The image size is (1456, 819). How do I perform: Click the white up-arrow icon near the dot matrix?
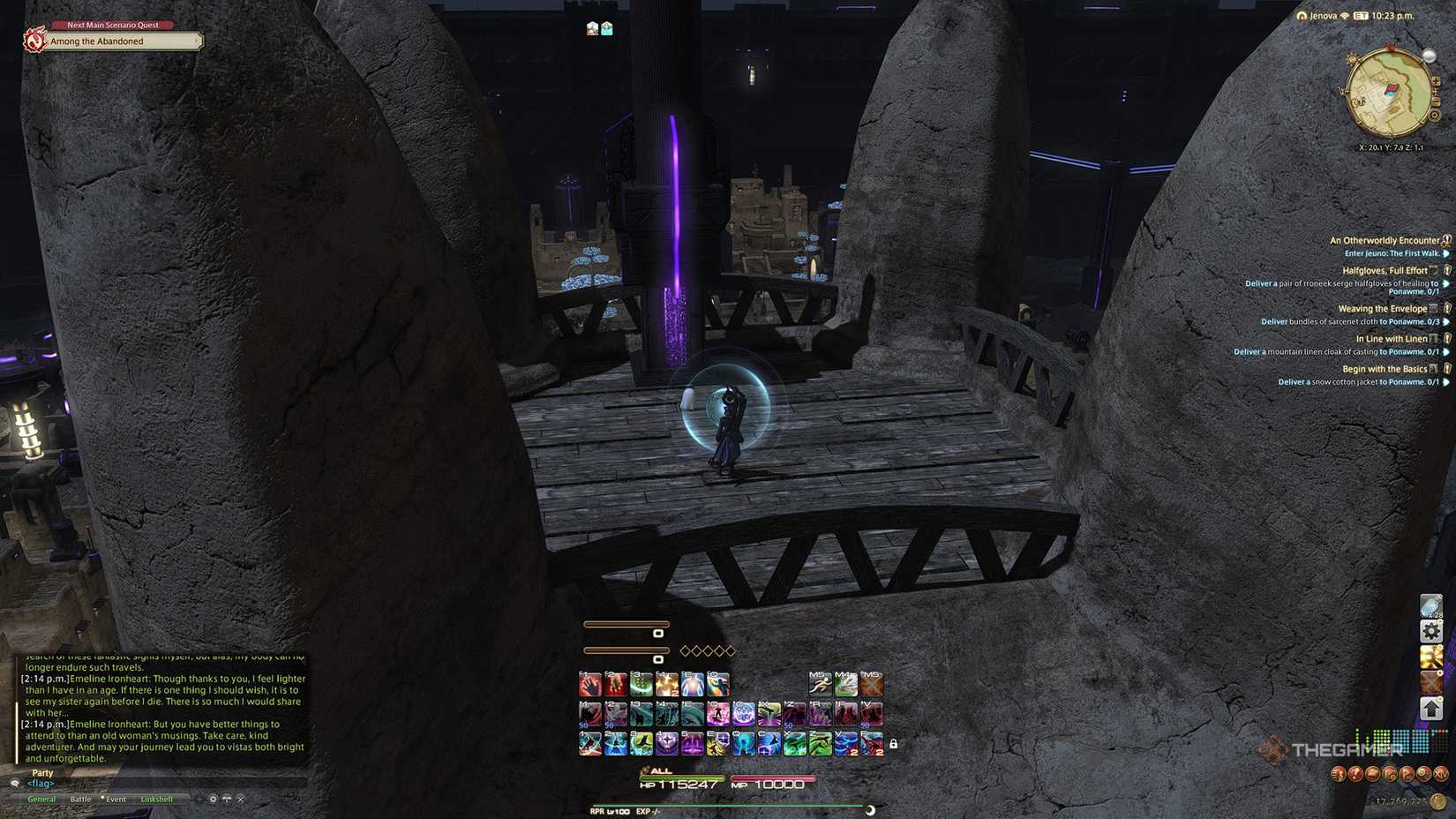tap(1430, 708)
